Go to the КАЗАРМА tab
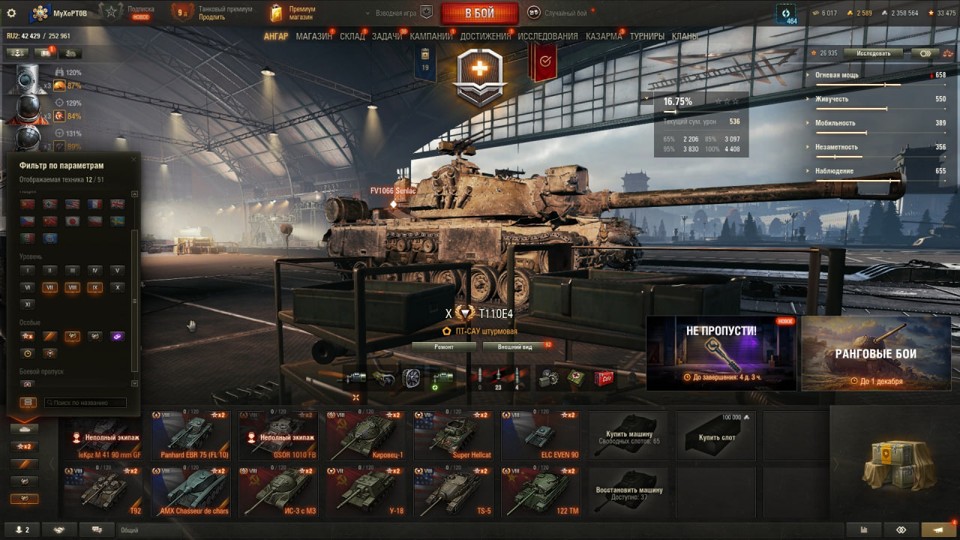Image resolution: width=960 pixels, height=540 pixels. [604, 37]
